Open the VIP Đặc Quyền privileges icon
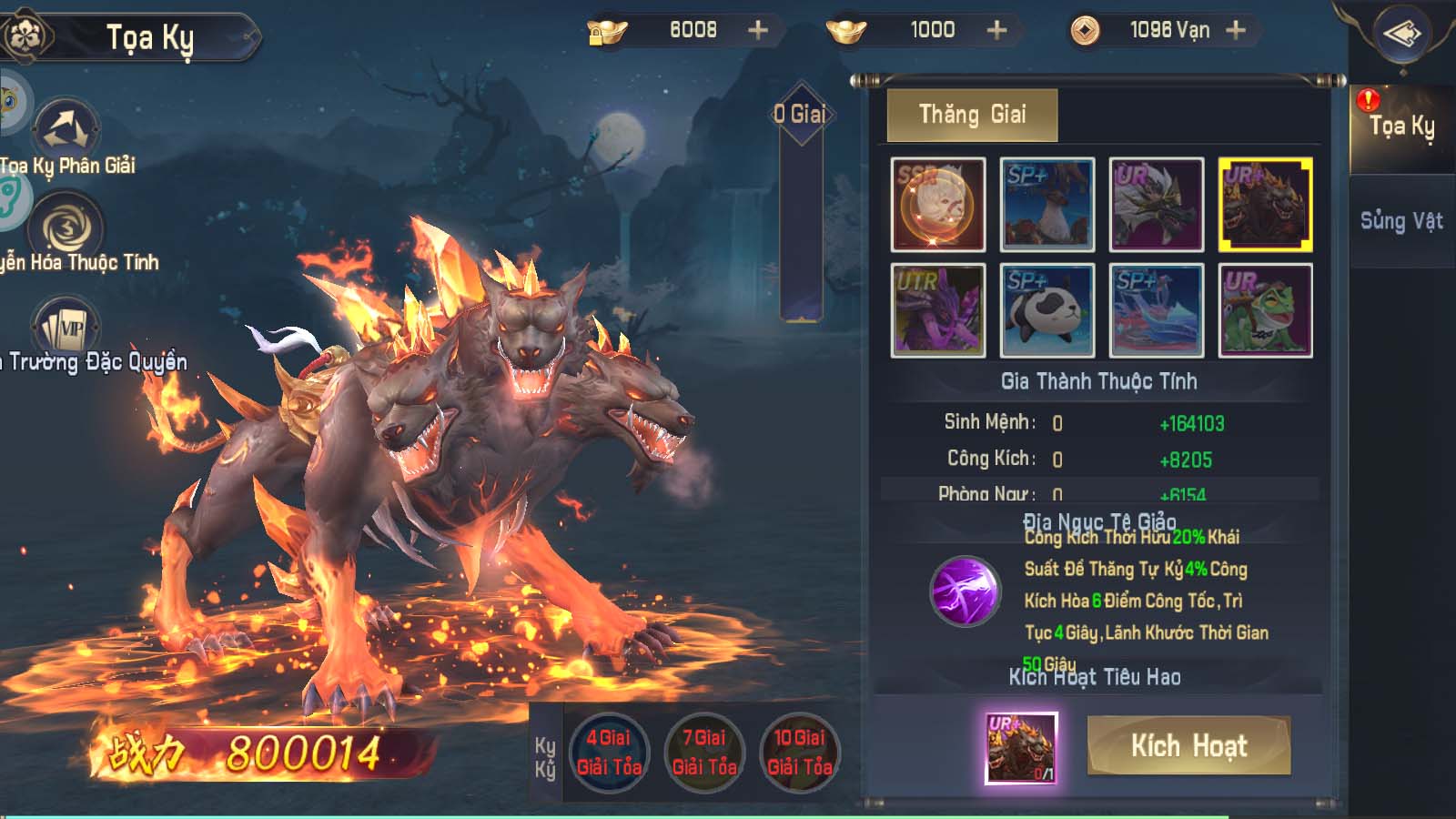The width and height of the screenshot is (1456, 819). point(66,327)
